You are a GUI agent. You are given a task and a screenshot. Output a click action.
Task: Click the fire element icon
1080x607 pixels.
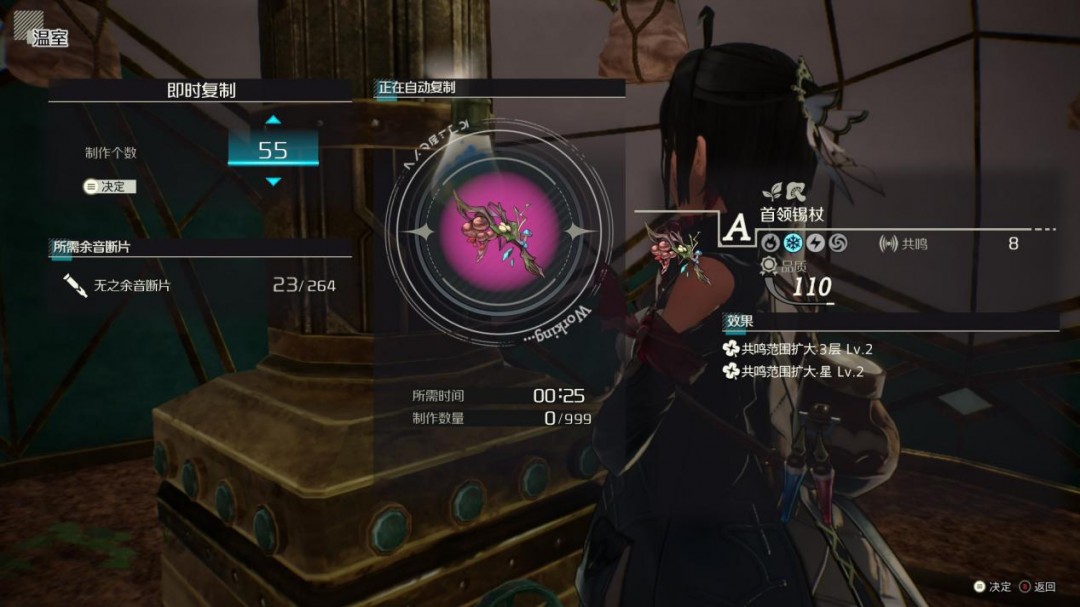(x=771, y=243)
